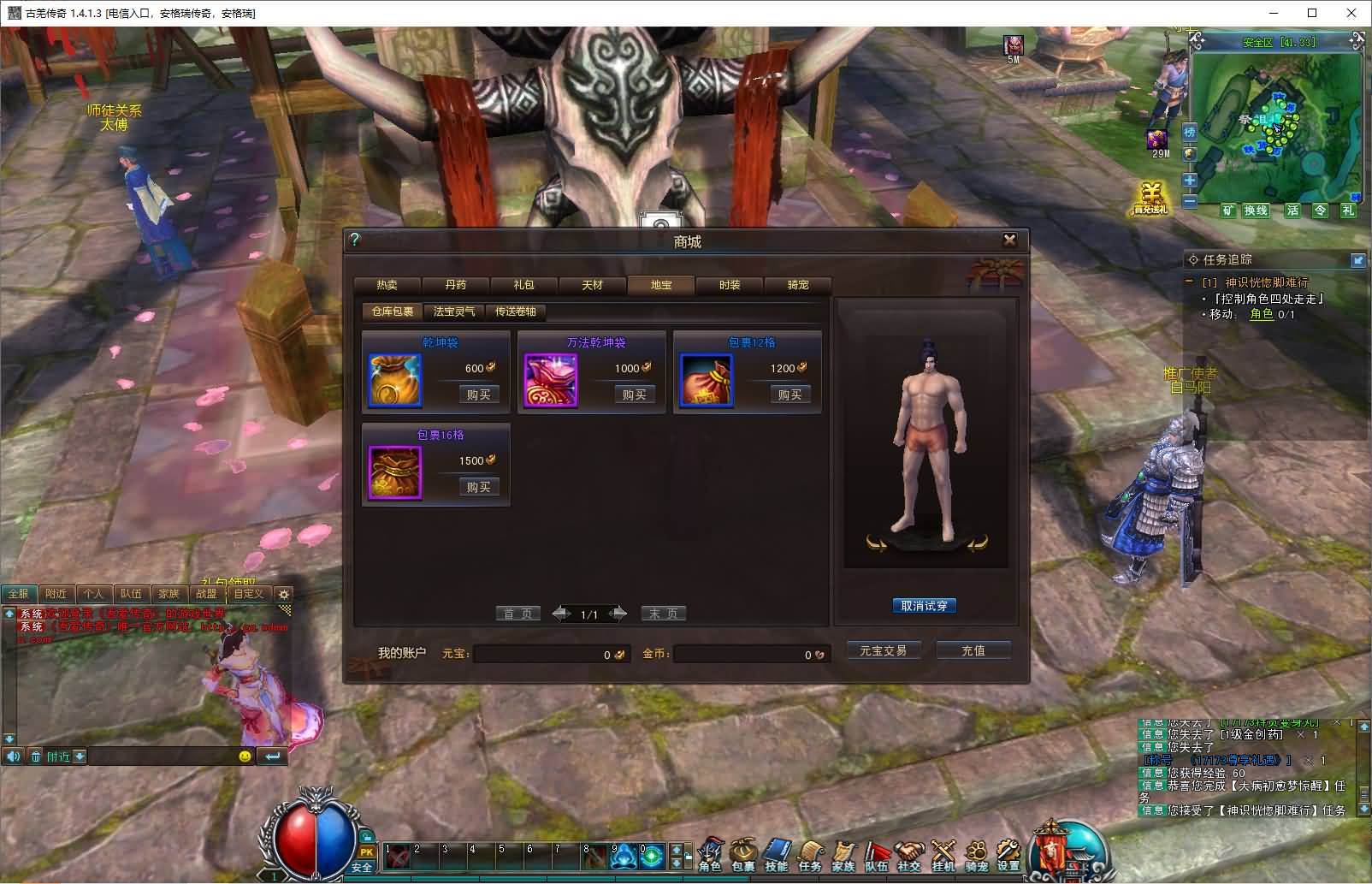
Task: Close the 商城 shop window
Action: tap(1009, 240)
